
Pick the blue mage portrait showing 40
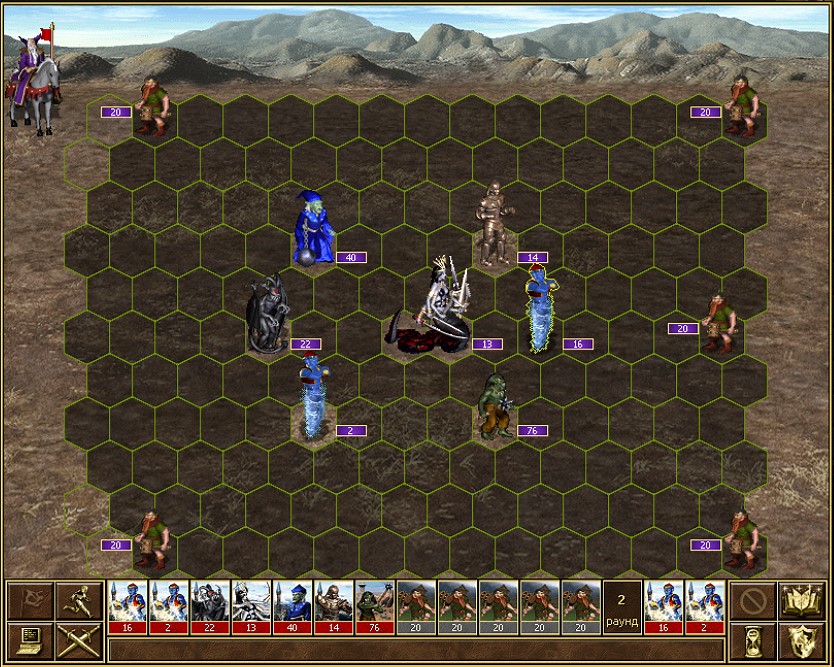tap(292, 607)
